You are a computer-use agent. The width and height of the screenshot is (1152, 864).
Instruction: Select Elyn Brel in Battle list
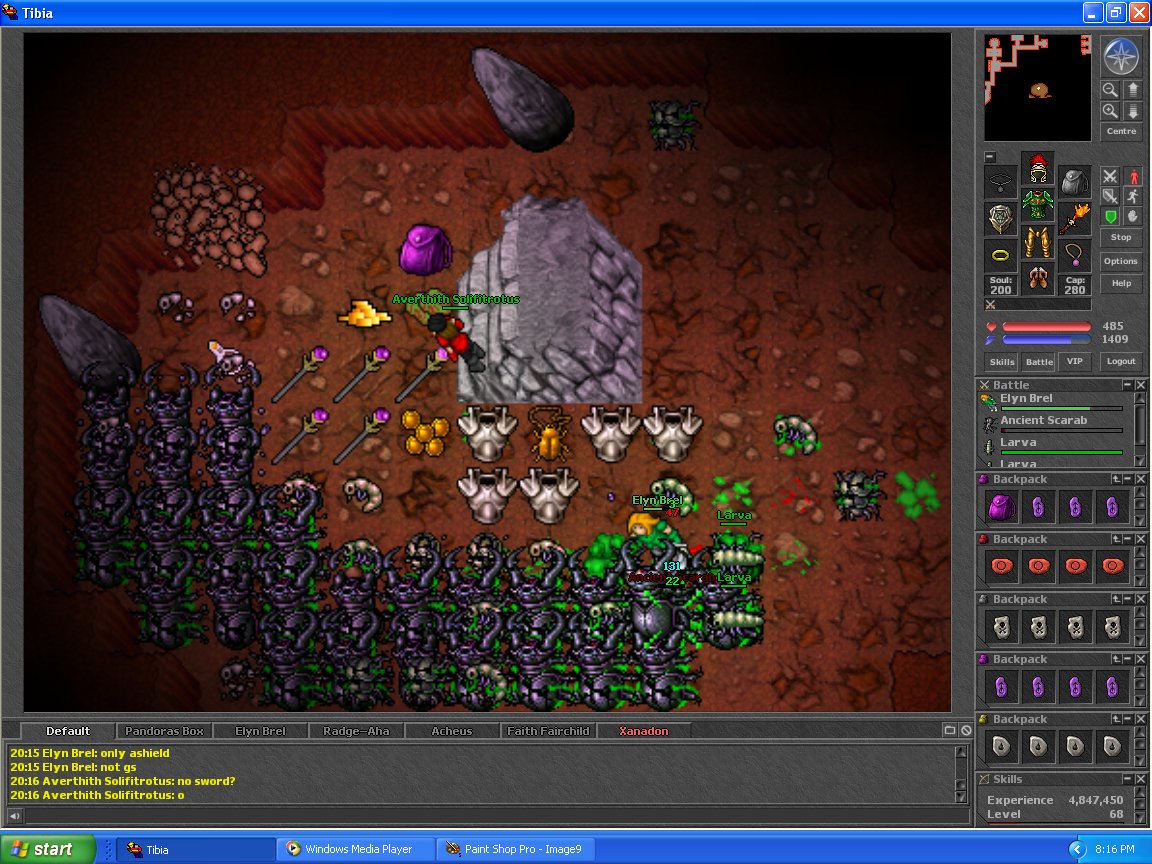(x=1028, y=399)
